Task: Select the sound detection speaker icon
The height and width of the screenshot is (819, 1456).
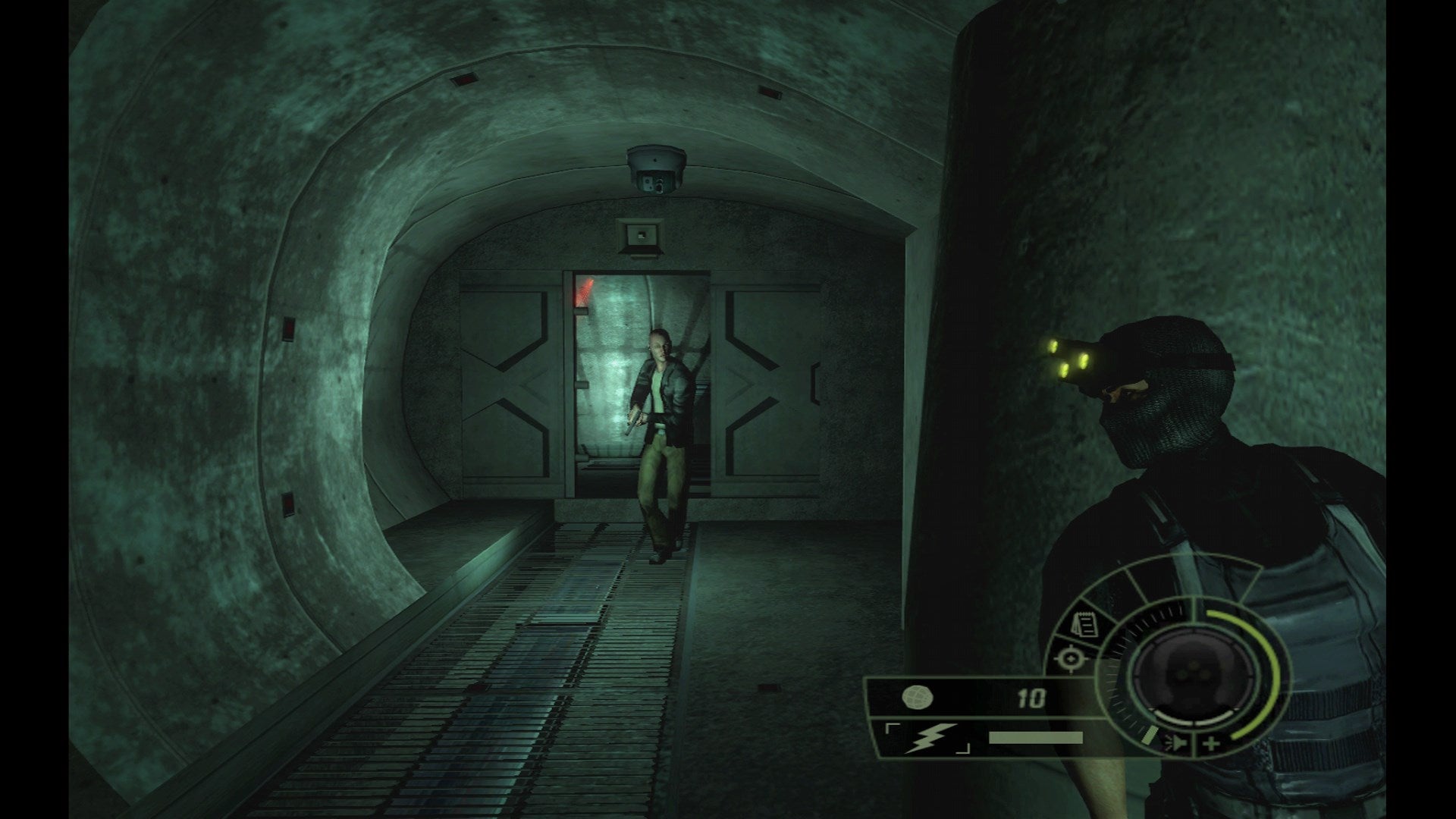Action: tap(1178, 743)
